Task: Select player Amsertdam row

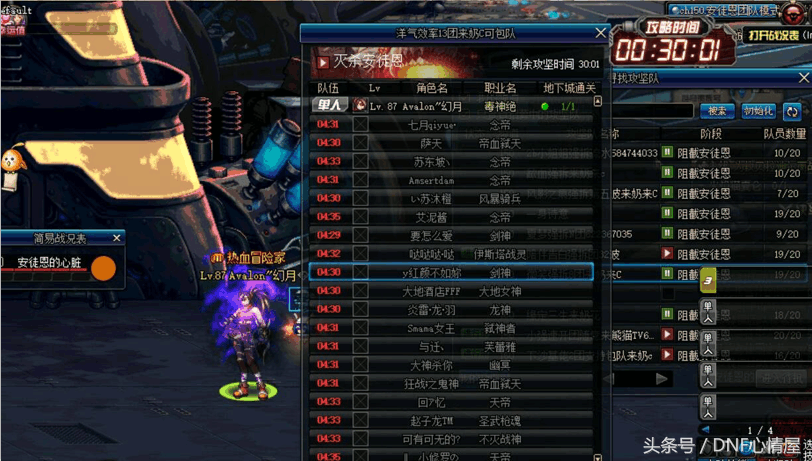Action: tap(450, 180)
